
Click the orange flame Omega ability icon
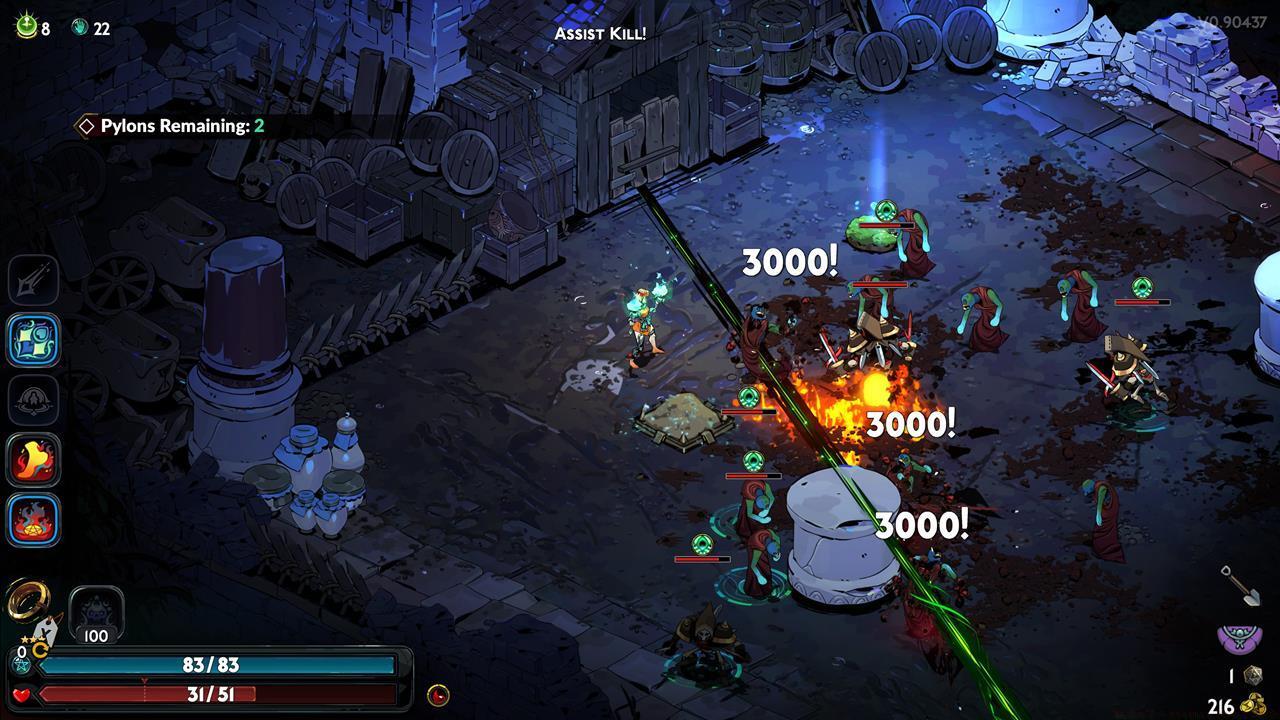point(33,460)
